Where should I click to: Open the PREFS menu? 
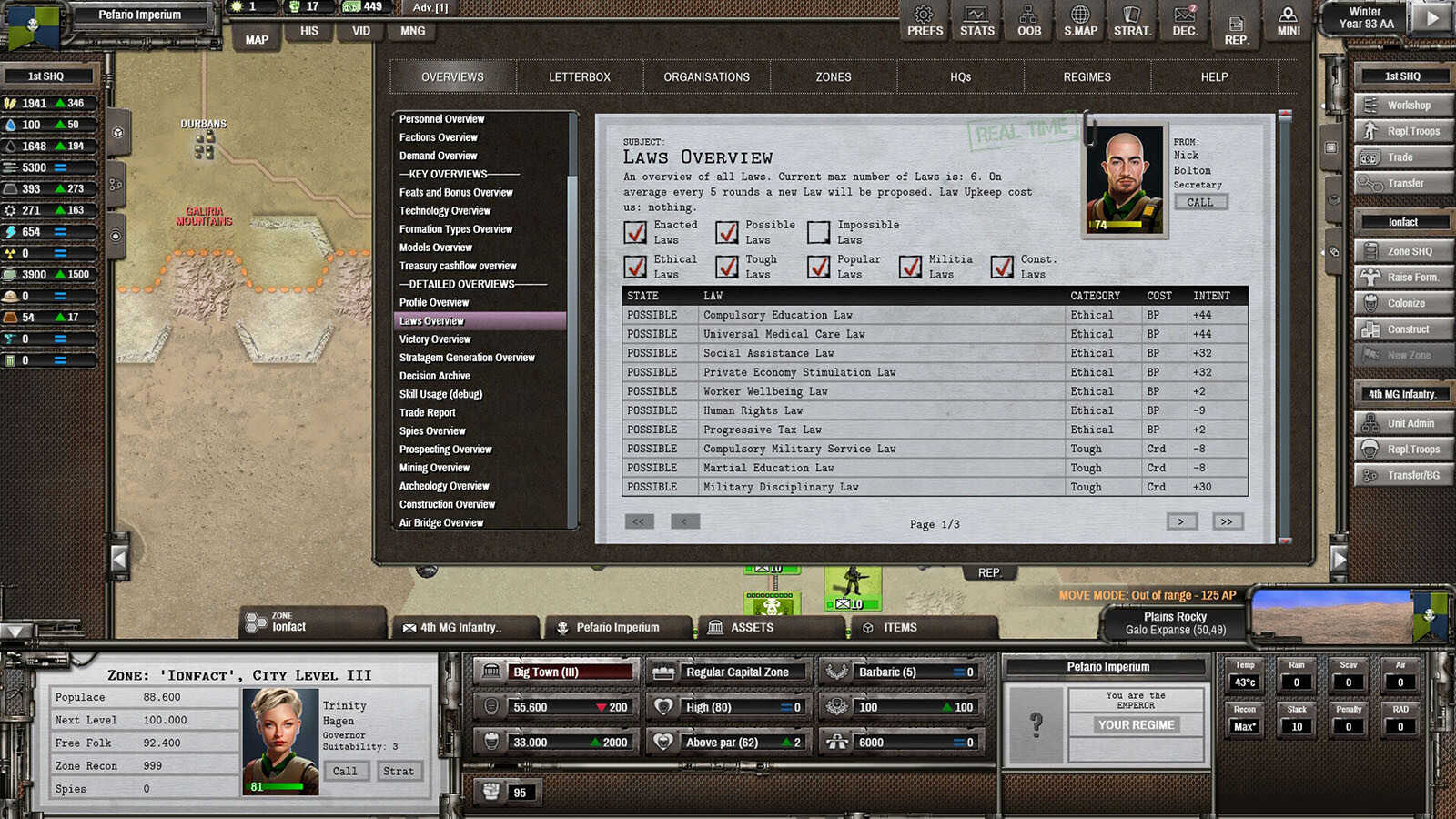pyautogui.click(x=925, y=21)
